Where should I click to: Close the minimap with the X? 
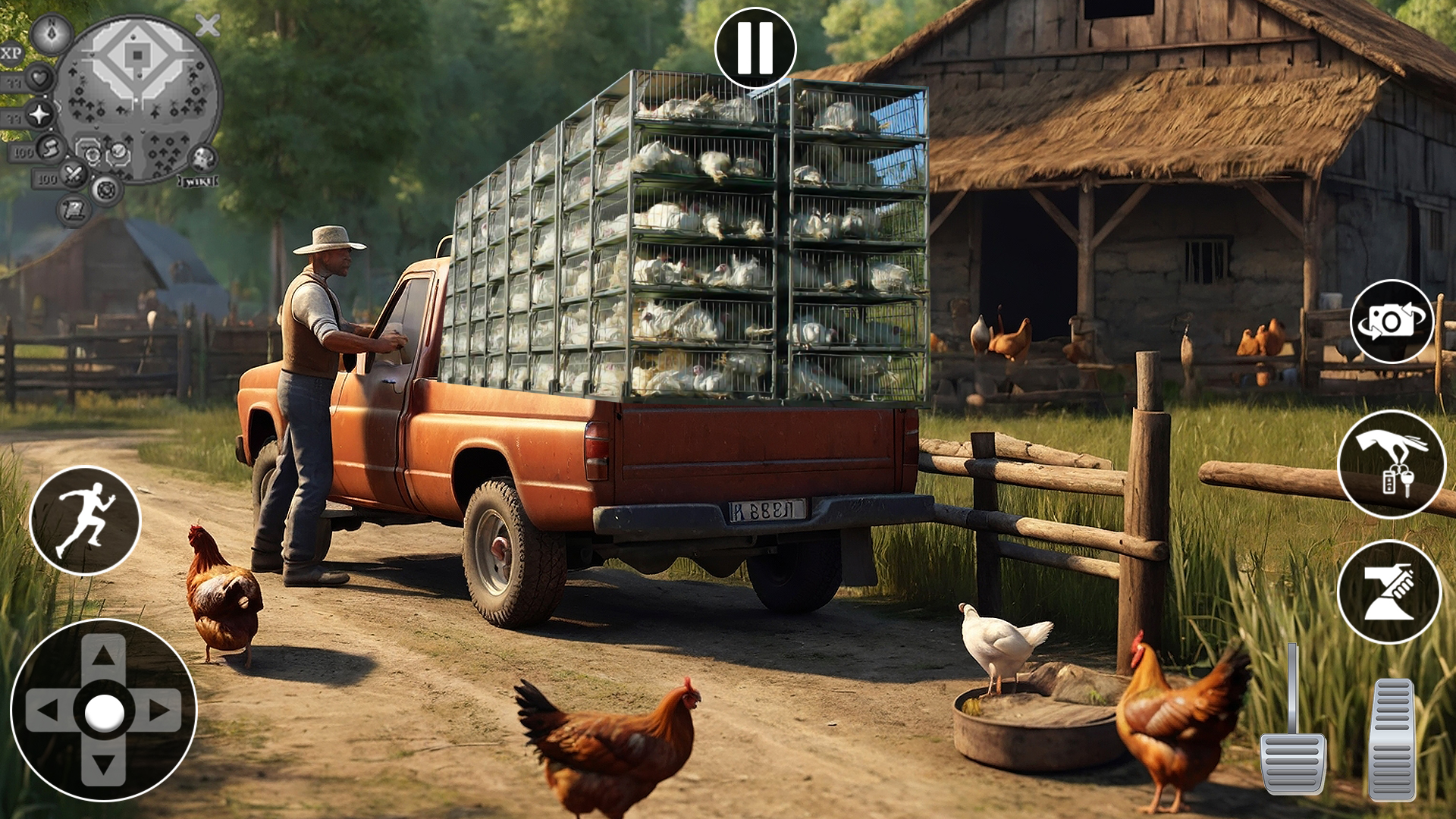[x=207, y=26]
